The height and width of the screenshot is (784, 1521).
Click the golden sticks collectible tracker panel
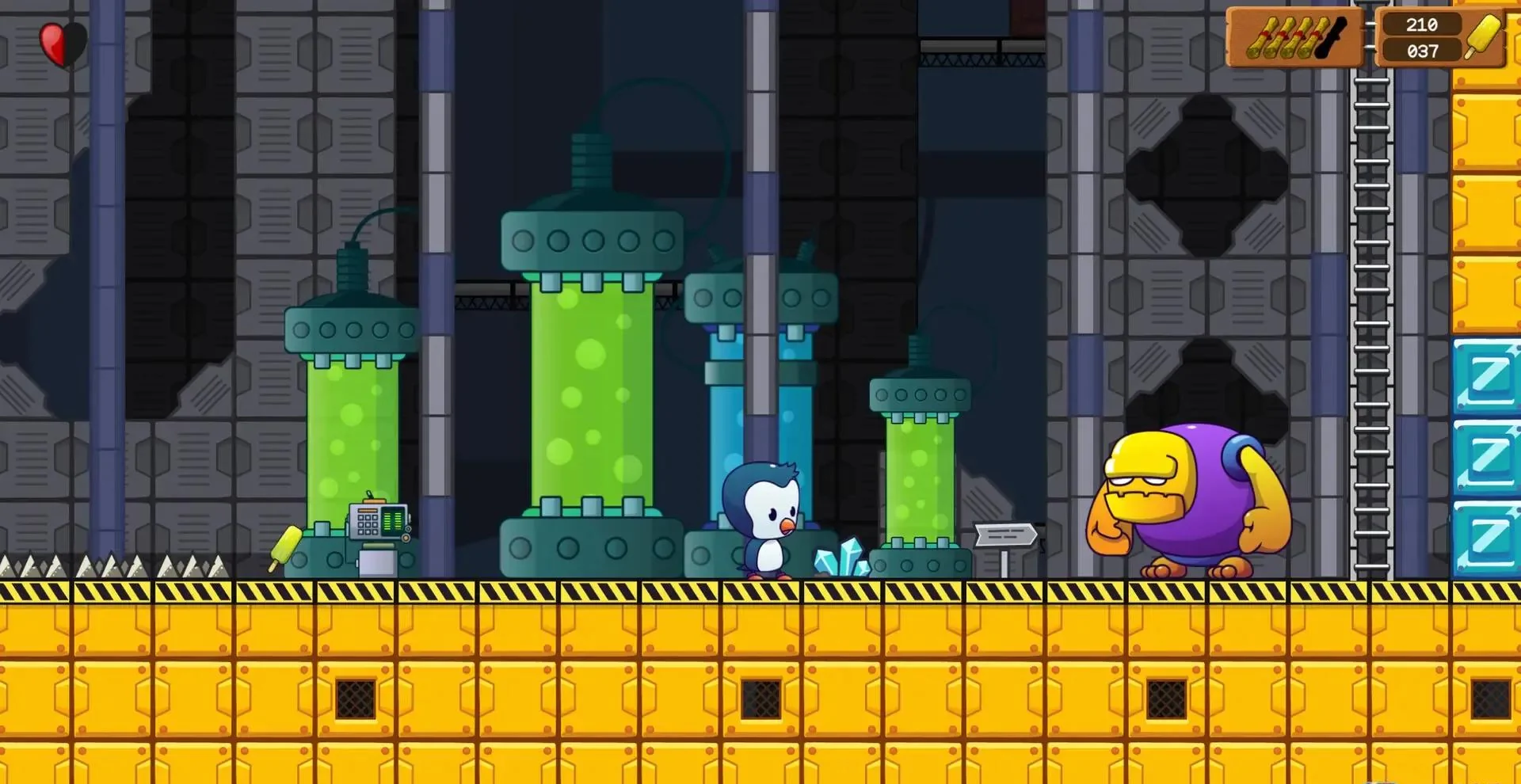click(1294, 37)
